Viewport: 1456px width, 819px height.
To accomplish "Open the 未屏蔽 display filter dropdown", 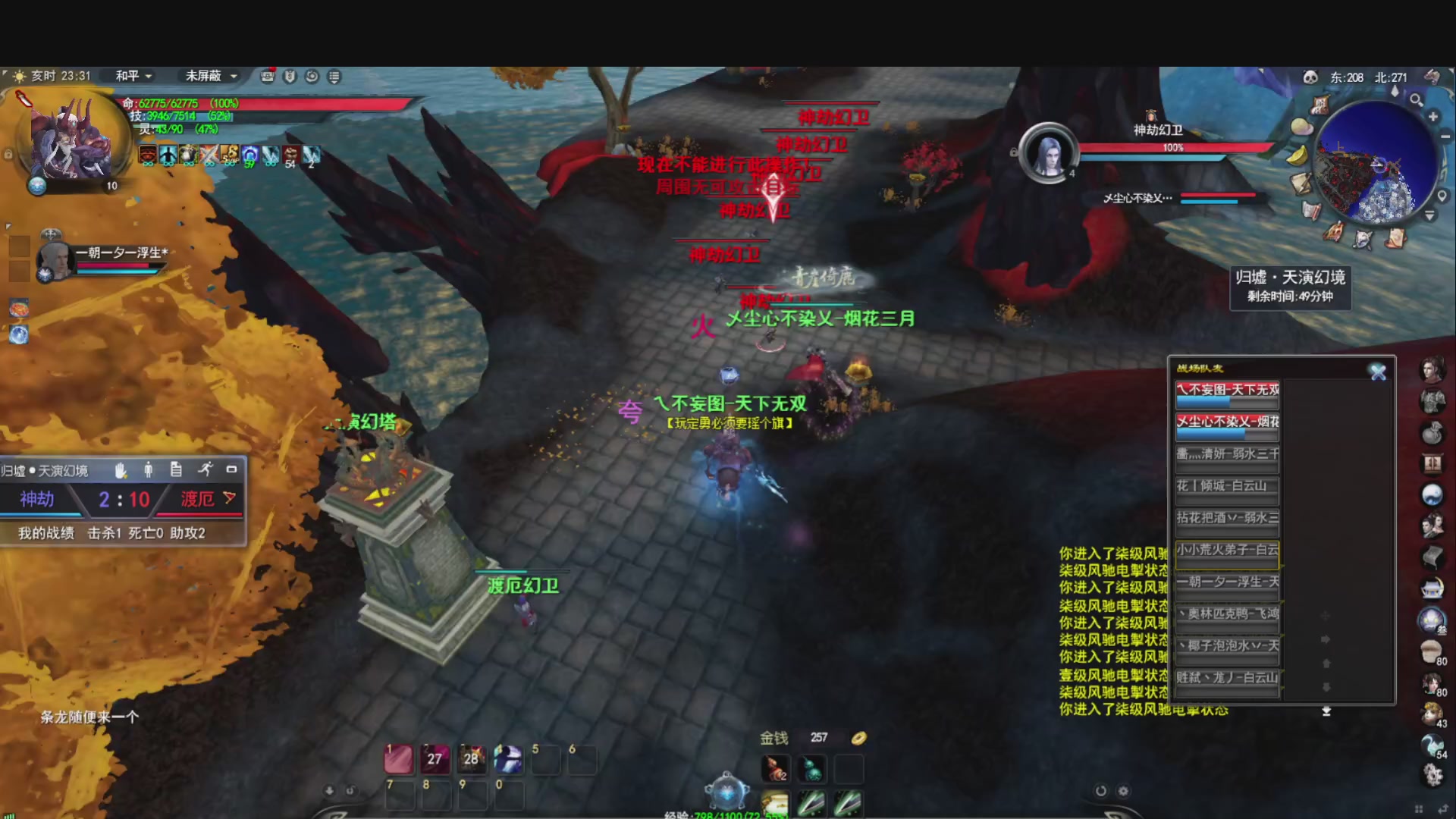I will click(212, 76).
